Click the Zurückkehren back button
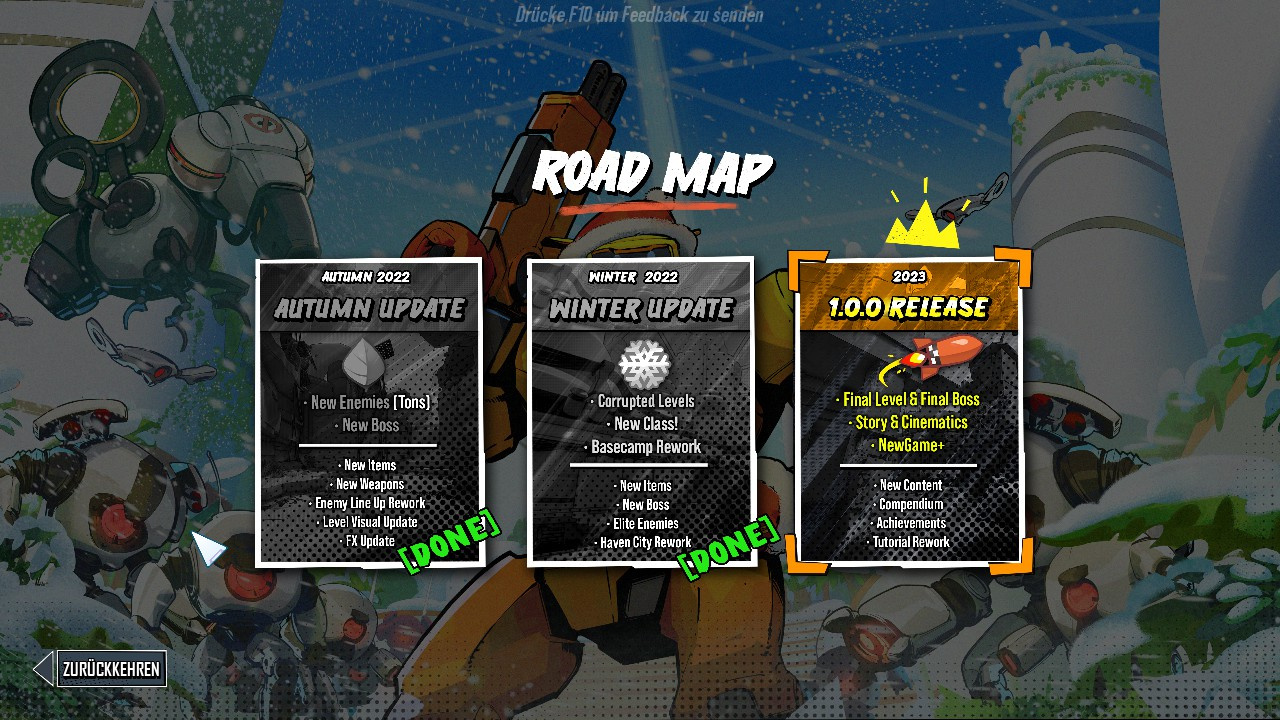Screen dimensions: 1280x720 click(x=110, y=669)
